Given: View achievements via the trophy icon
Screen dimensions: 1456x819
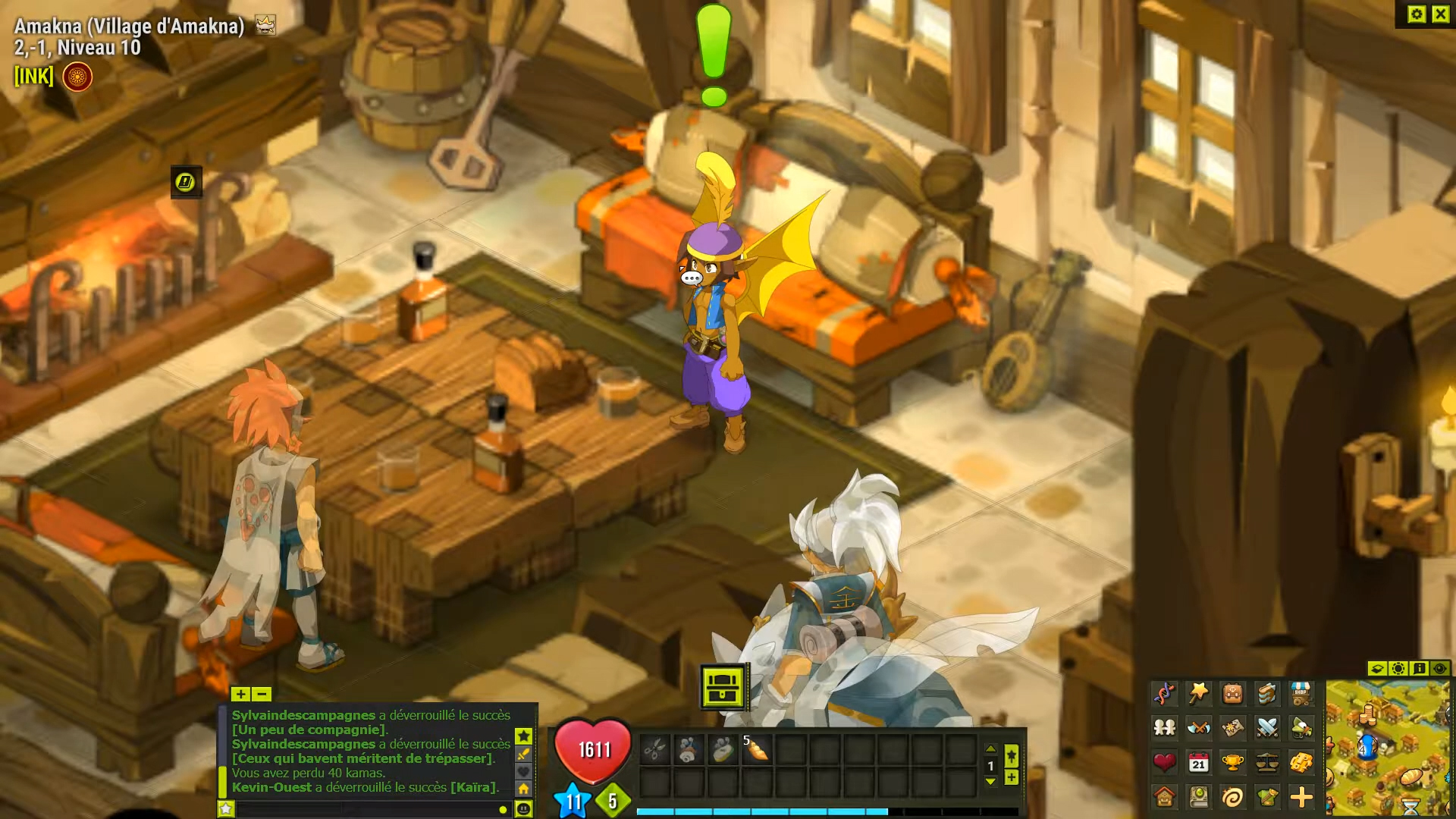Looking at the screenshot, I should [x=1232, y=764].
